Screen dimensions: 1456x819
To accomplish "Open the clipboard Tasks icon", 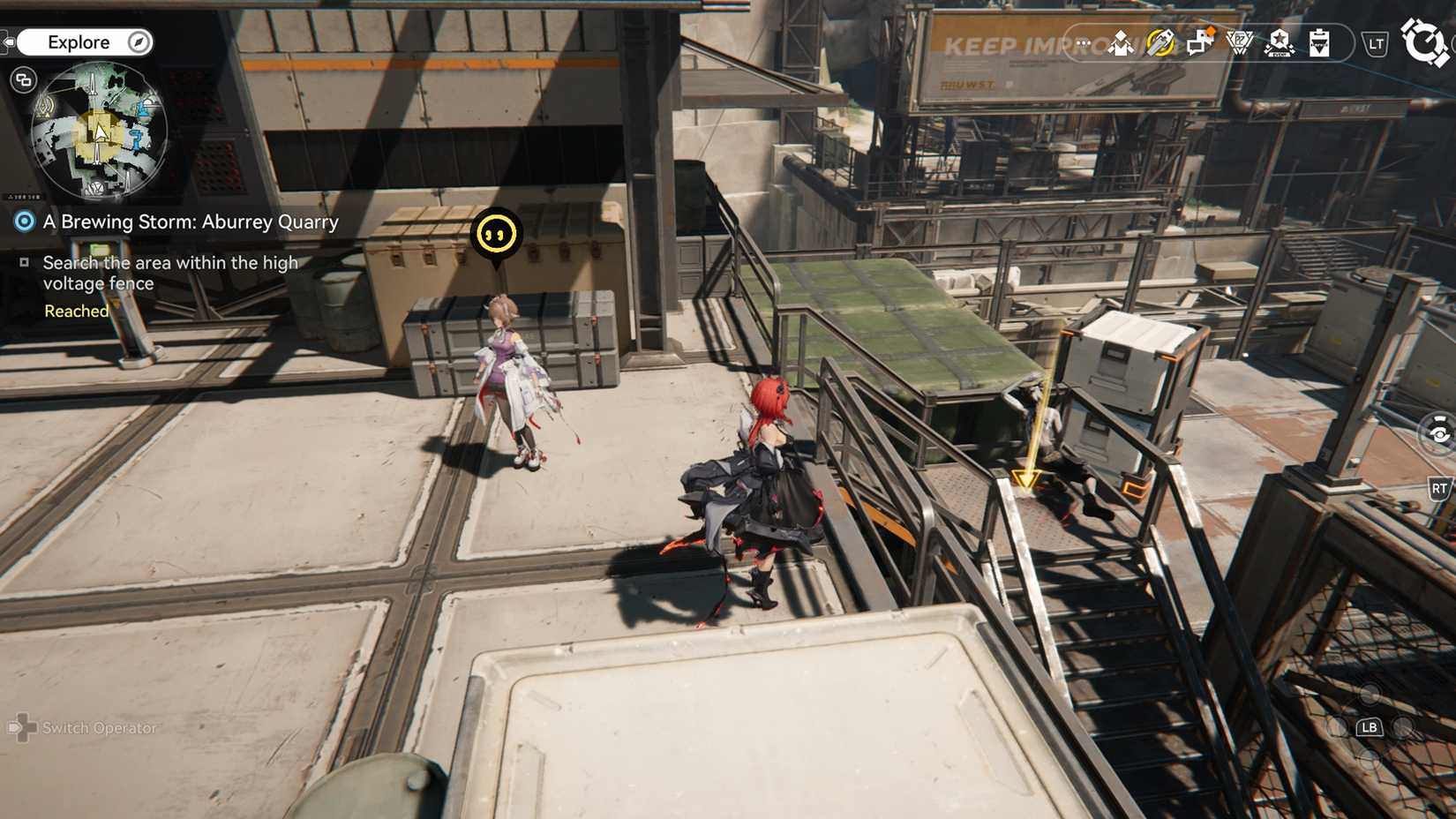I will coord(1319,41).
